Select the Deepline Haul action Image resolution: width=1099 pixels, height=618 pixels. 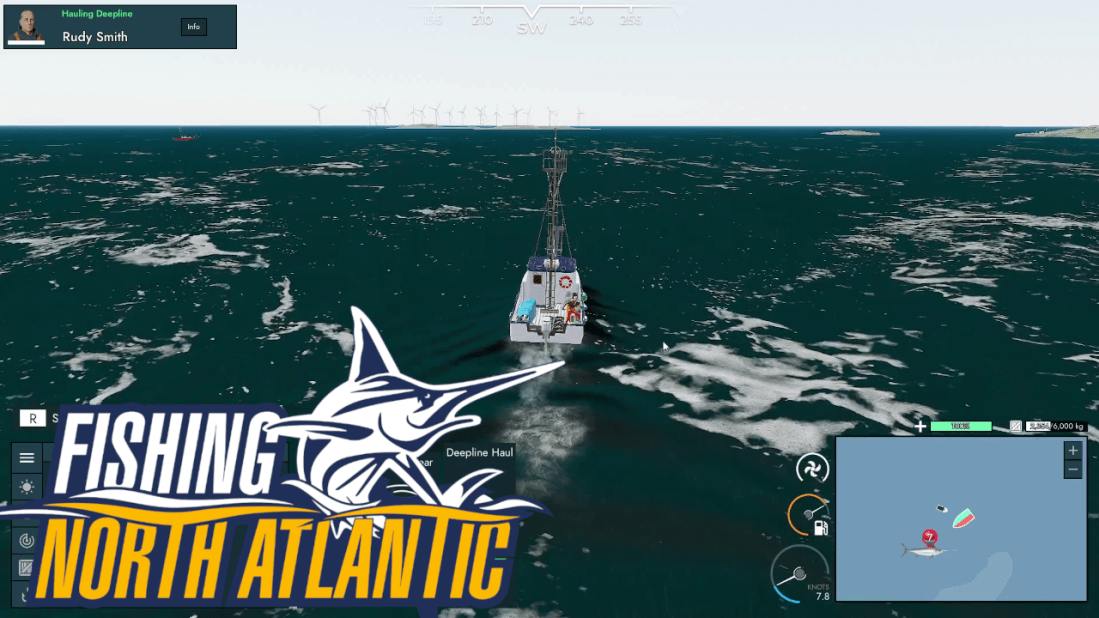479,453
